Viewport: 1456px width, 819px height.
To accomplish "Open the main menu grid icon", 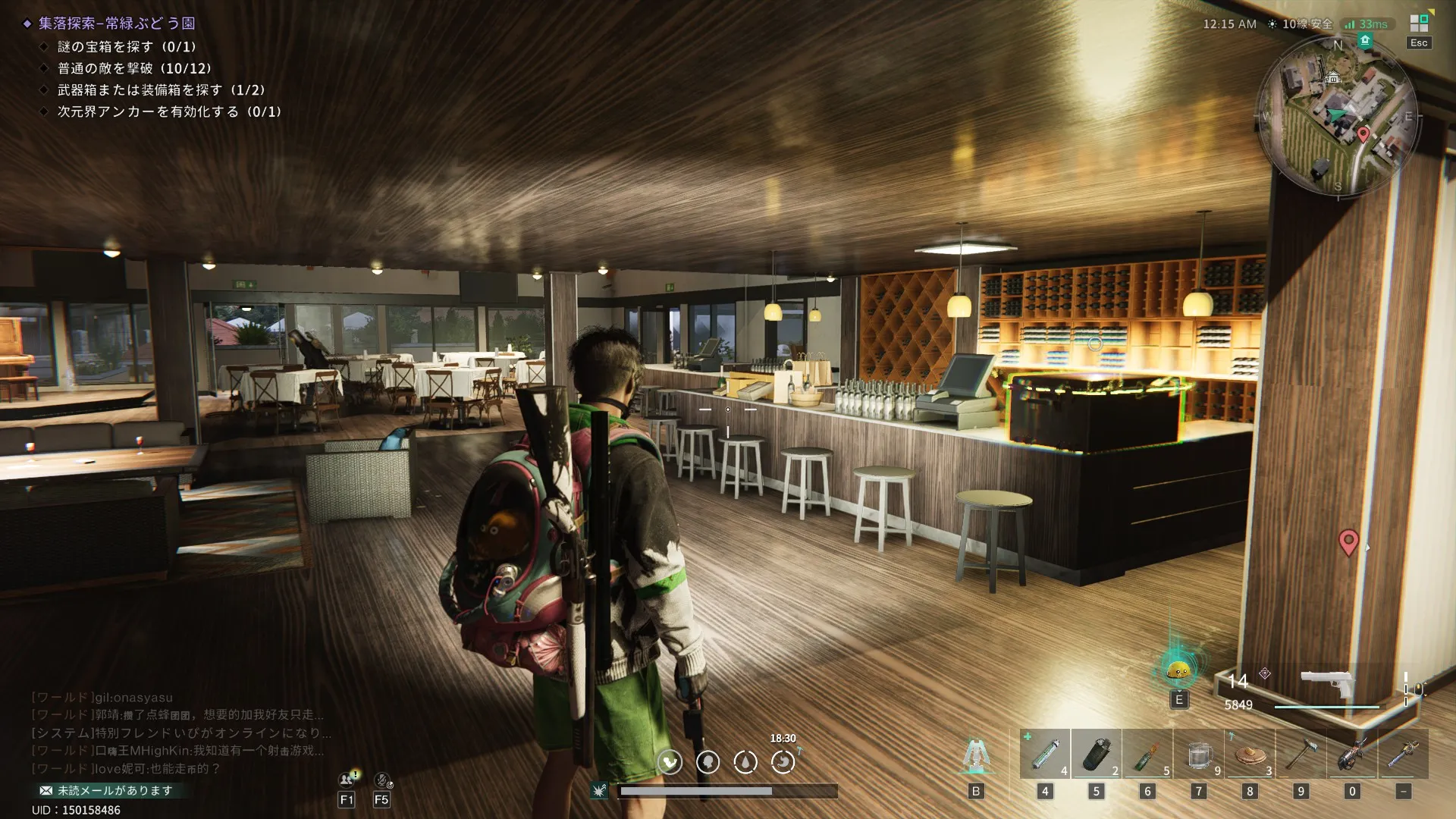I will 1419,24.
